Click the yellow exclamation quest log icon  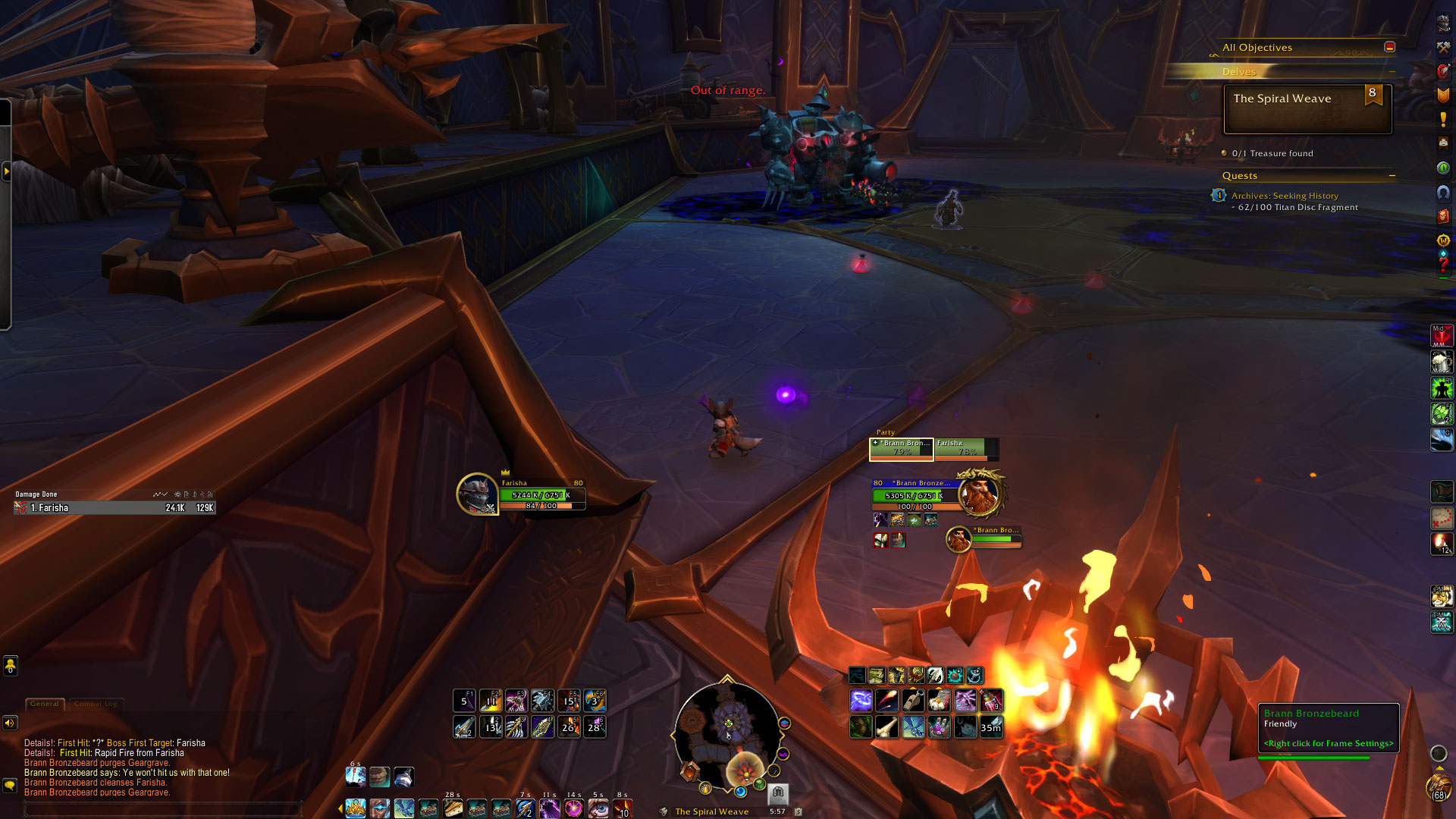click(x=1443, y=119)
